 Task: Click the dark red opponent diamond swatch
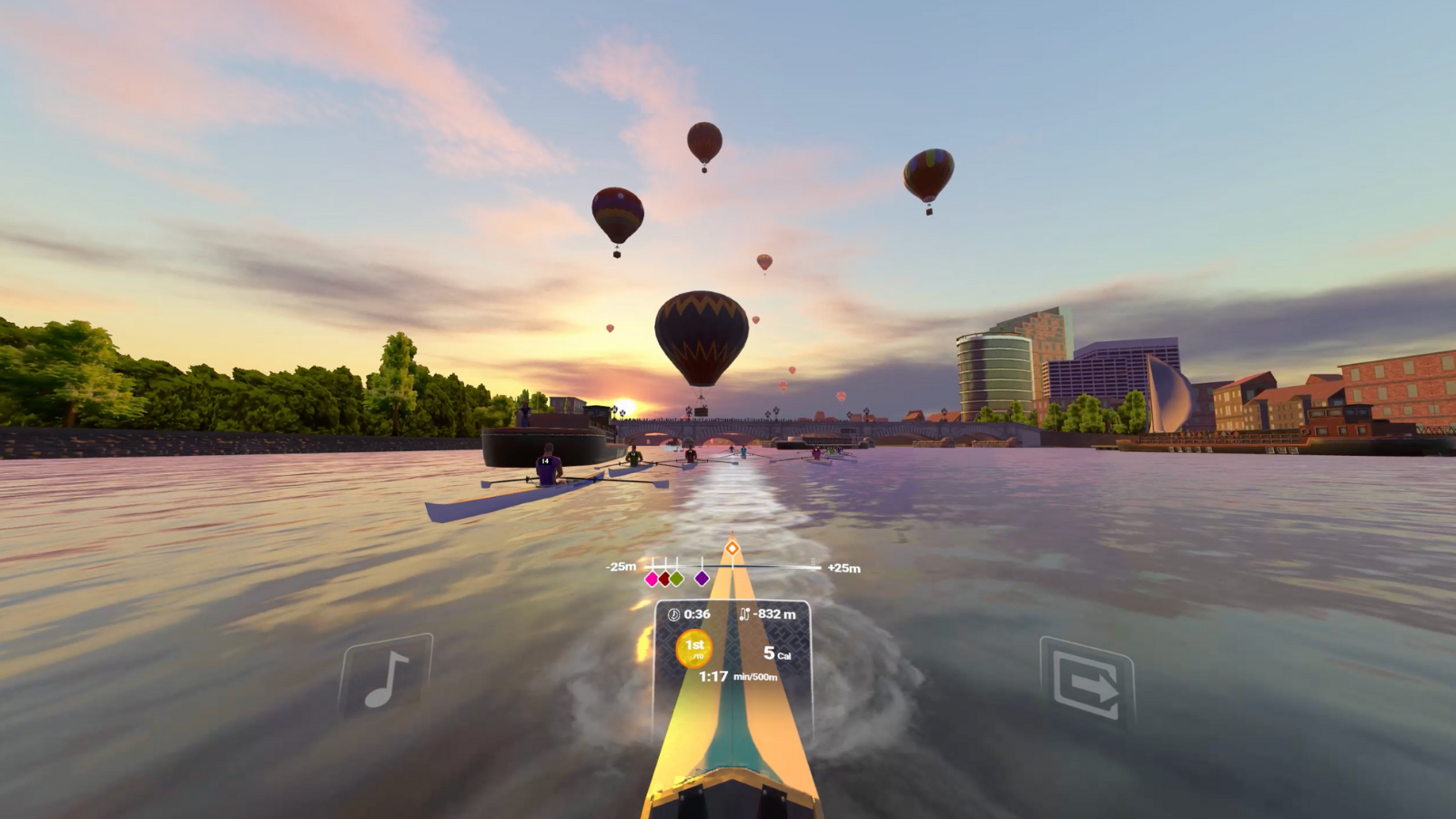[x=664, y=579]
